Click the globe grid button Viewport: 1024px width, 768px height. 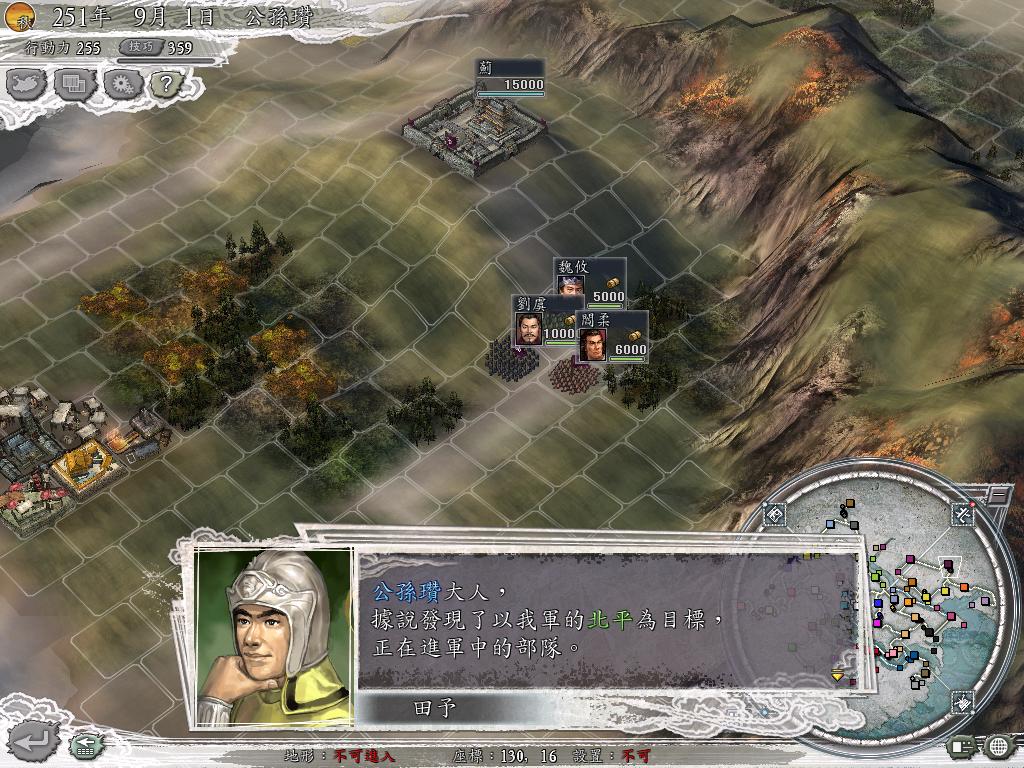[998, 745]
